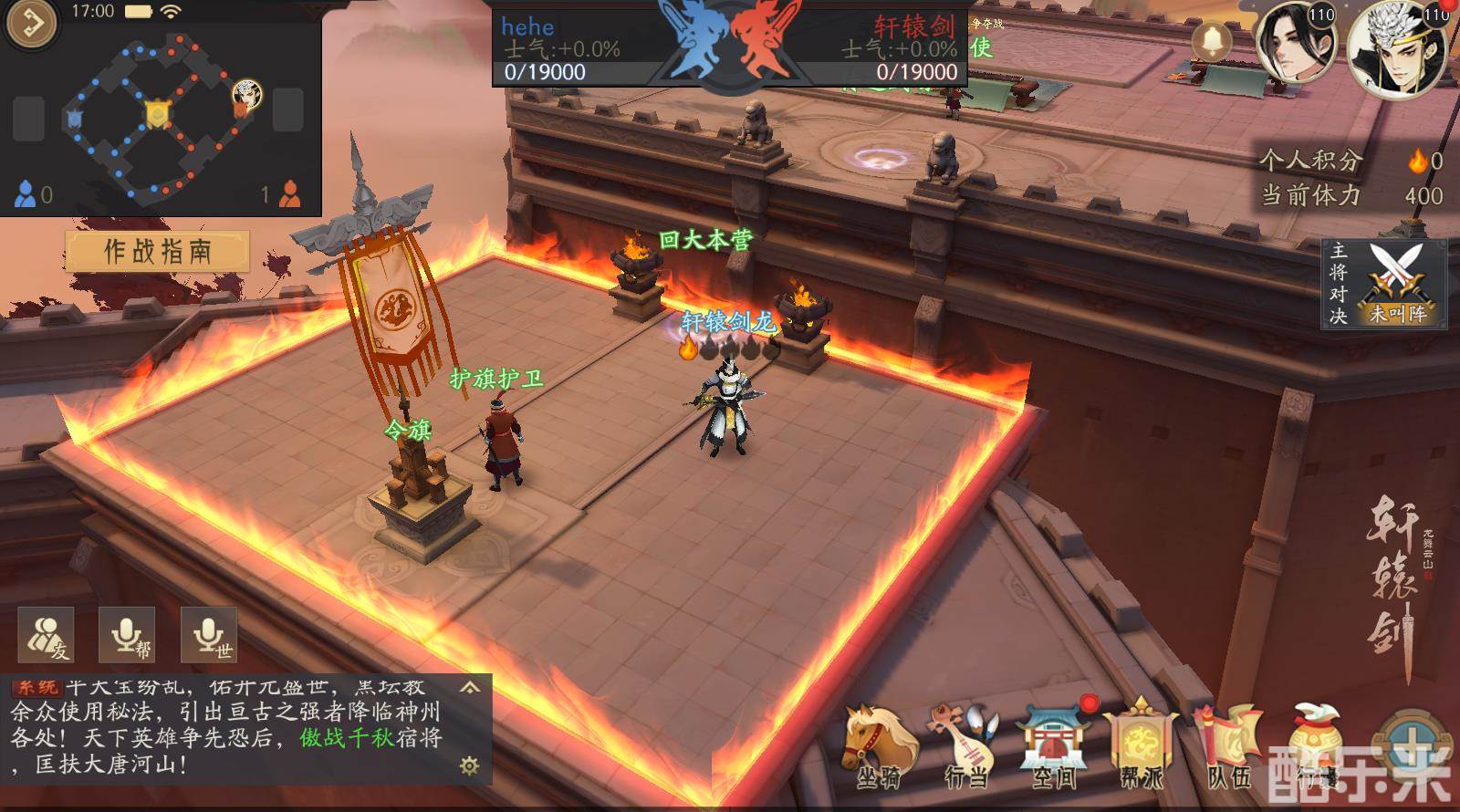This screenshot has width=1460, height=812.
Task: Click the round arrow button above the minimap
Action: coord(31,24)
